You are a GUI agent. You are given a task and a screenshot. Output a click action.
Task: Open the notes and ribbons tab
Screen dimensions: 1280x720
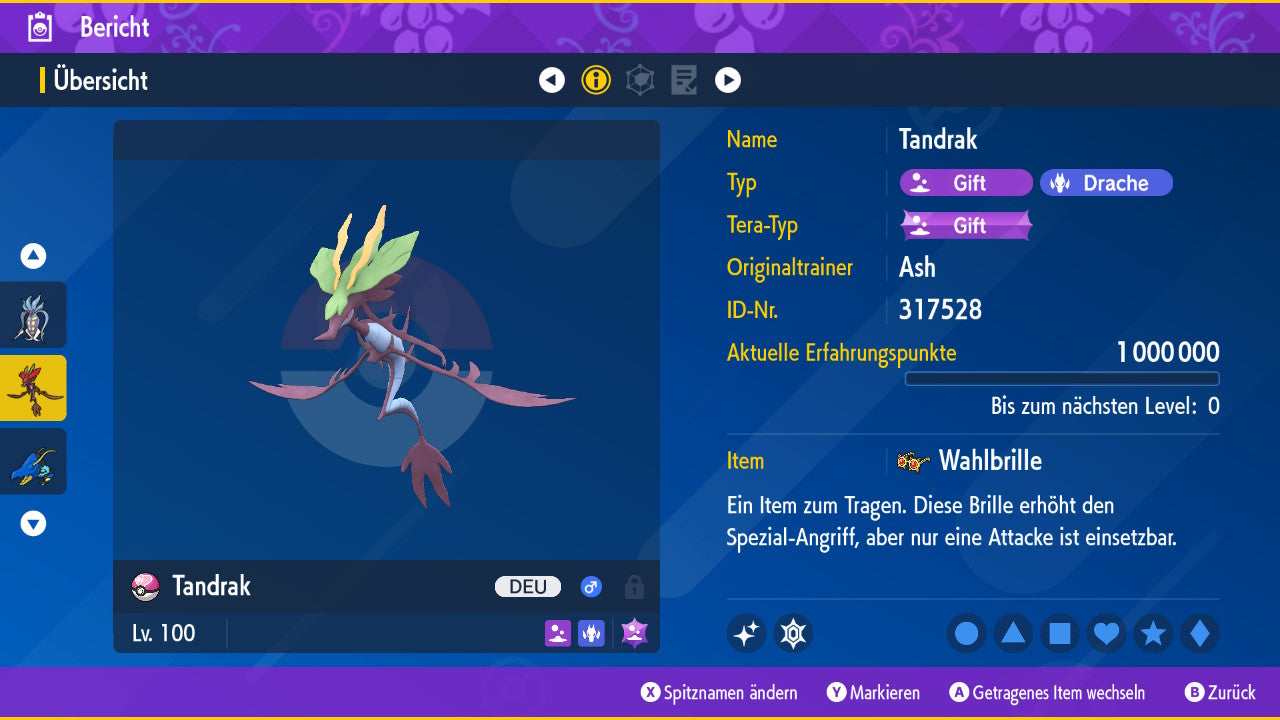click(x=684, y=80)
